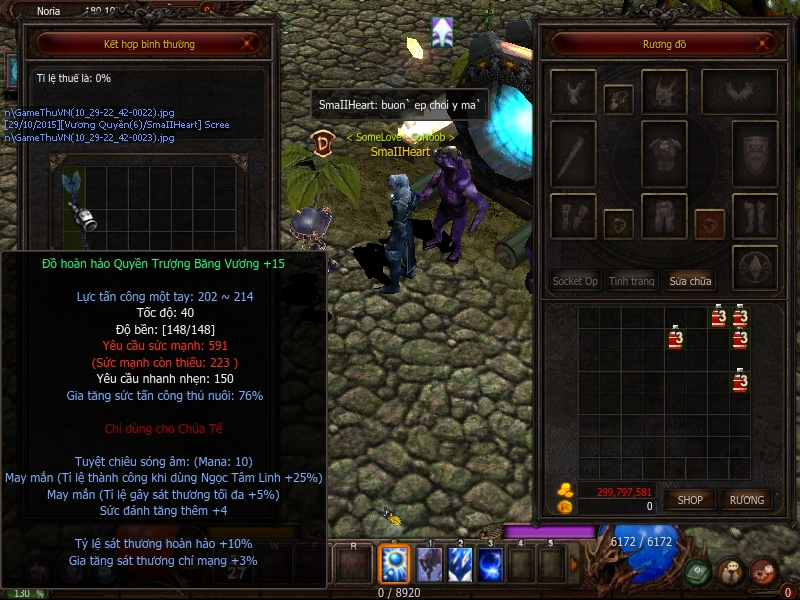Activate the blue swirl skill in slot 3
This screenshot has width=800, height=600.
click(490, 565)
